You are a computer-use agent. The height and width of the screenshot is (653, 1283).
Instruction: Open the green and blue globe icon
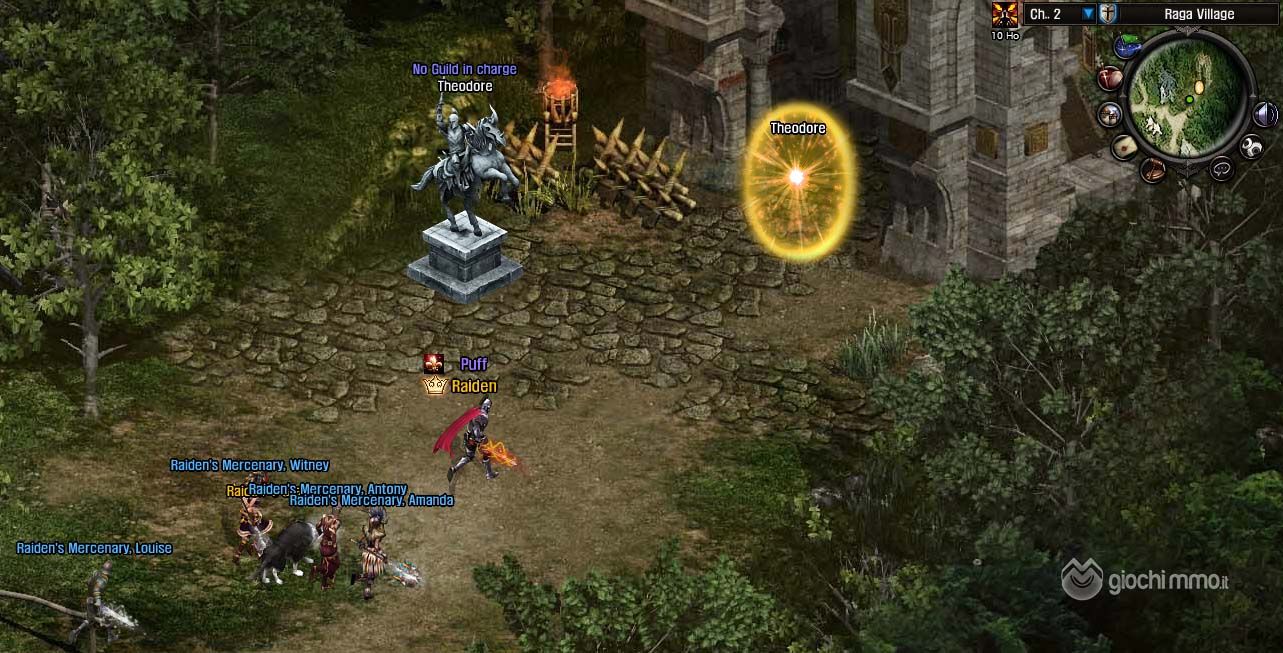[1129, 45]
